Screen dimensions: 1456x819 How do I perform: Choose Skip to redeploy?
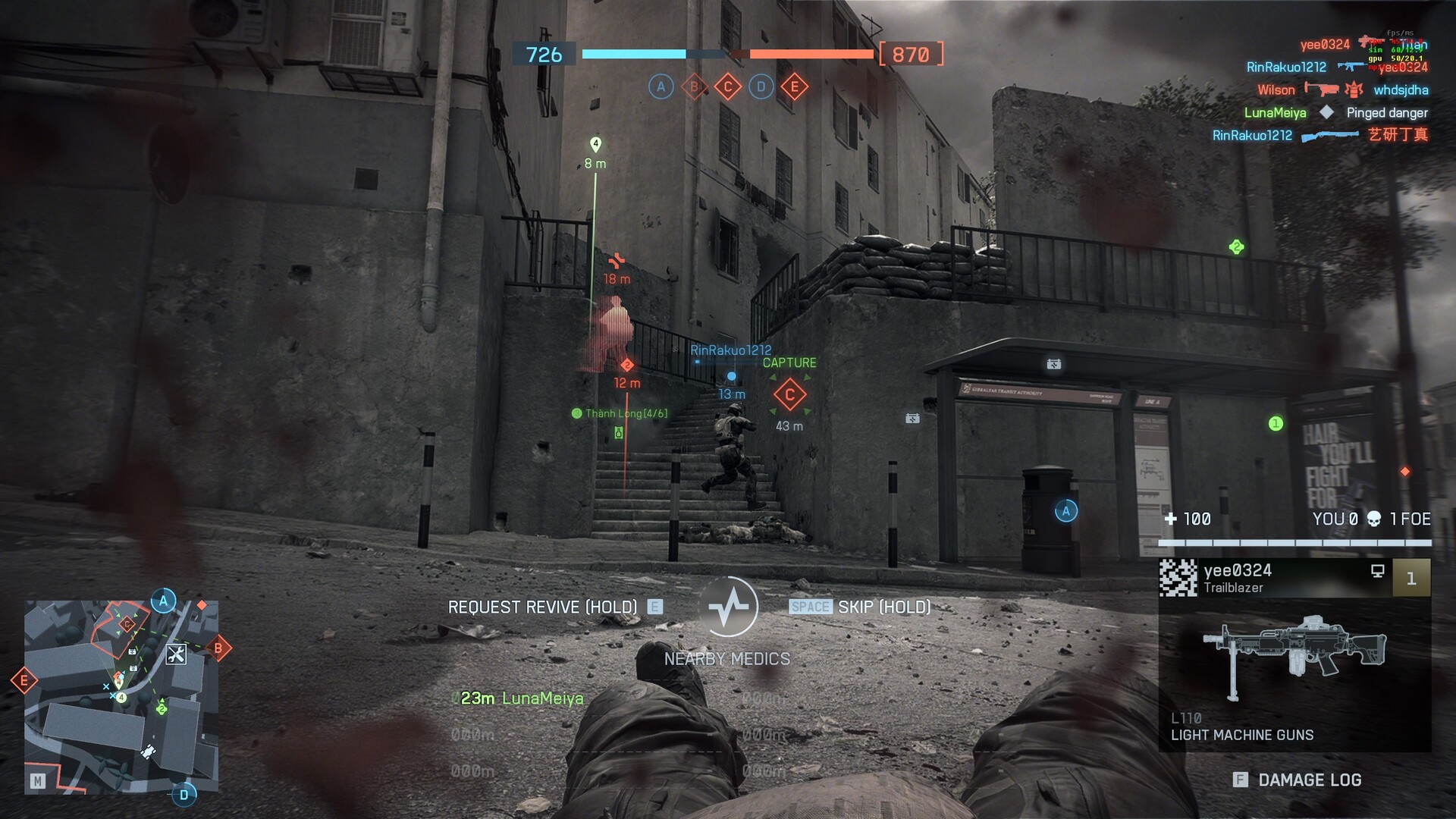point(860,607)
